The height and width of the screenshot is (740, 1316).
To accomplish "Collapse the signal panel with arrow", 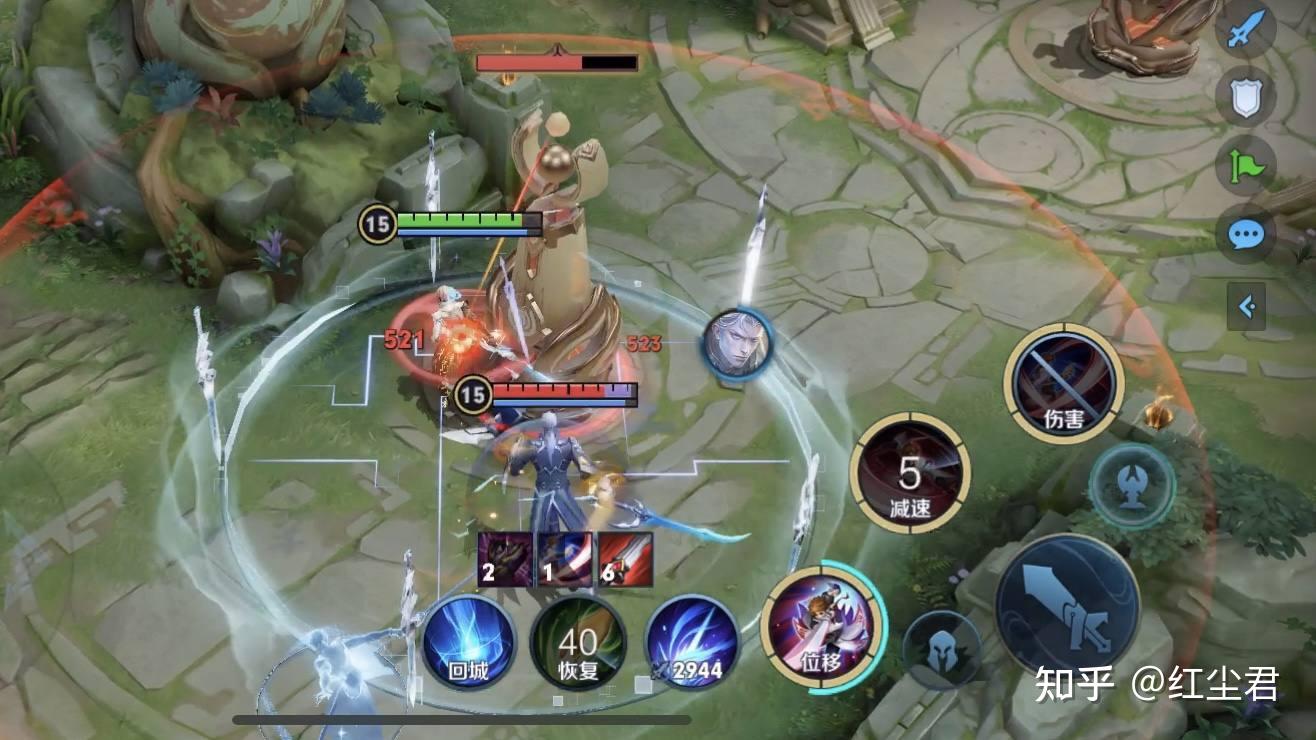I will coord(1247,306).
